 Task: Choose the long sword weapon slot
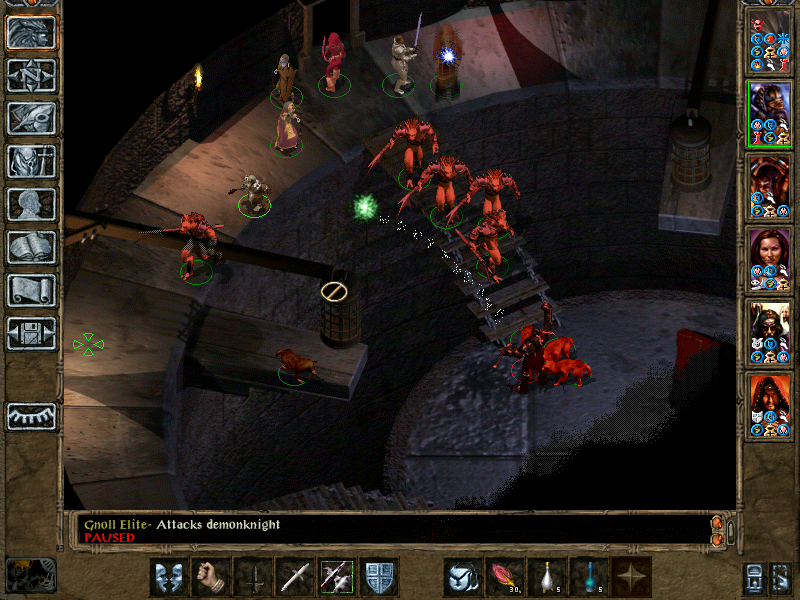tap(295, 577)
